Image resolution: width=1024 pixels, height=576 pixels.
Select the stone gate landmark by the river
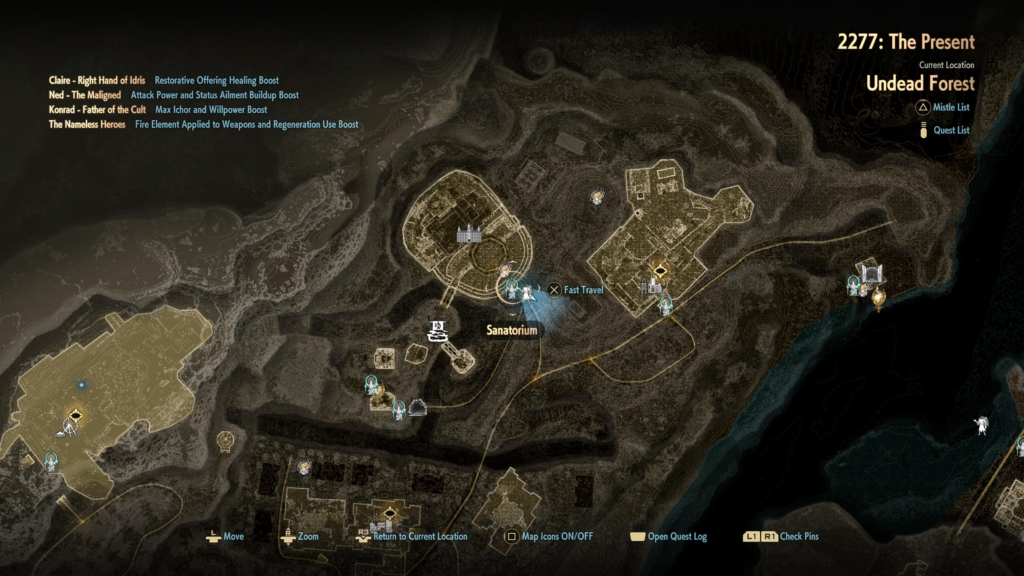coord(871,272)
